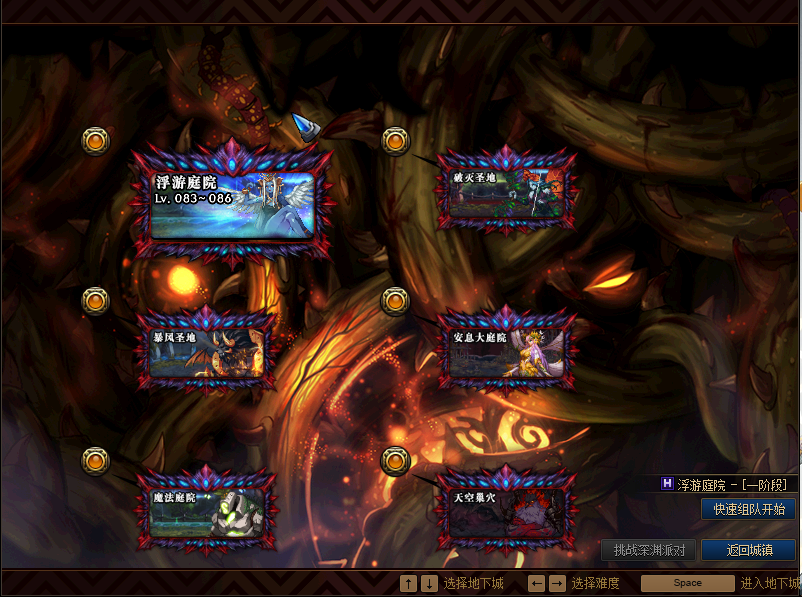Return to town with 返回城镇
This screenshot has height=597, width=802.
click(748, 550)
